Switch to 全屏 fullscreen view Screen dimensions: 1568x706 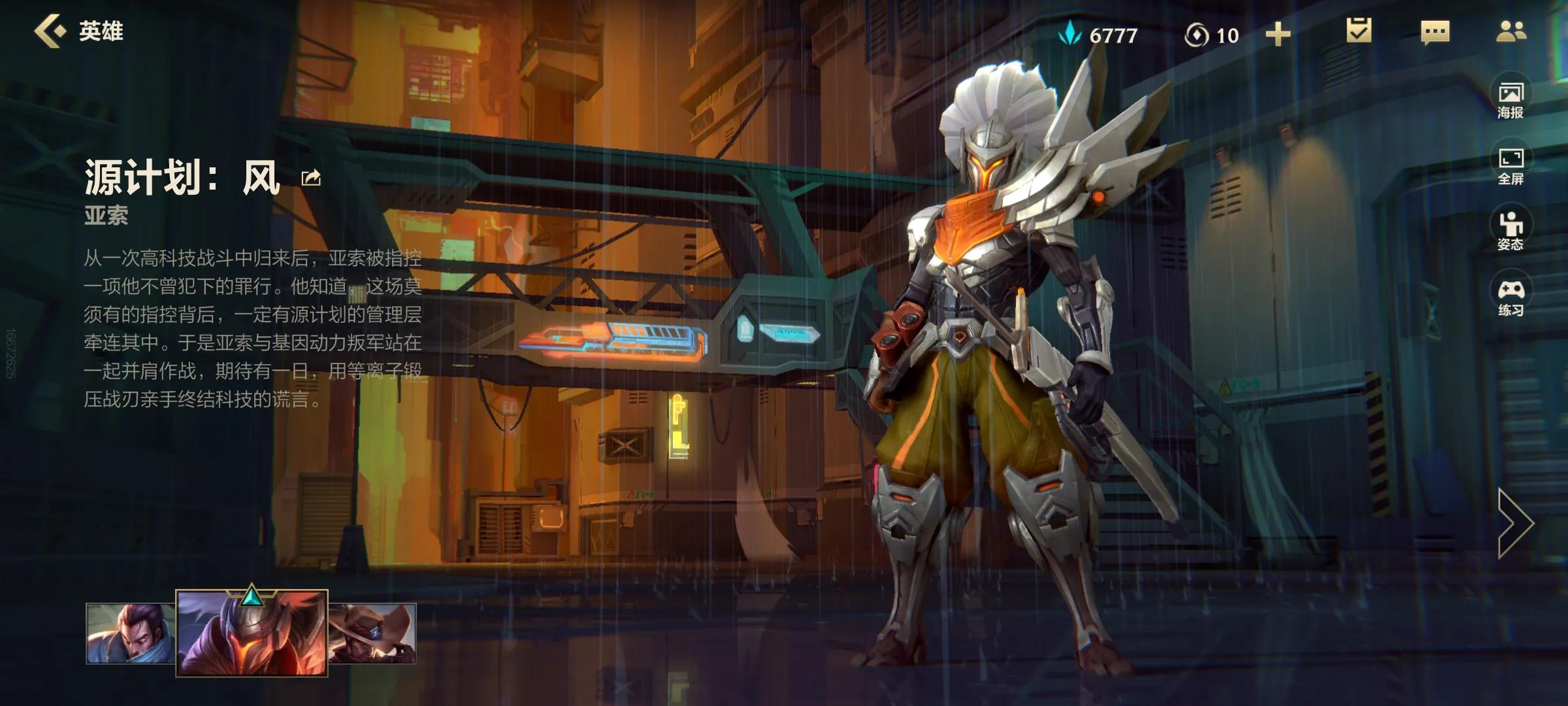pyautogui.click(x=1511, y=165)
